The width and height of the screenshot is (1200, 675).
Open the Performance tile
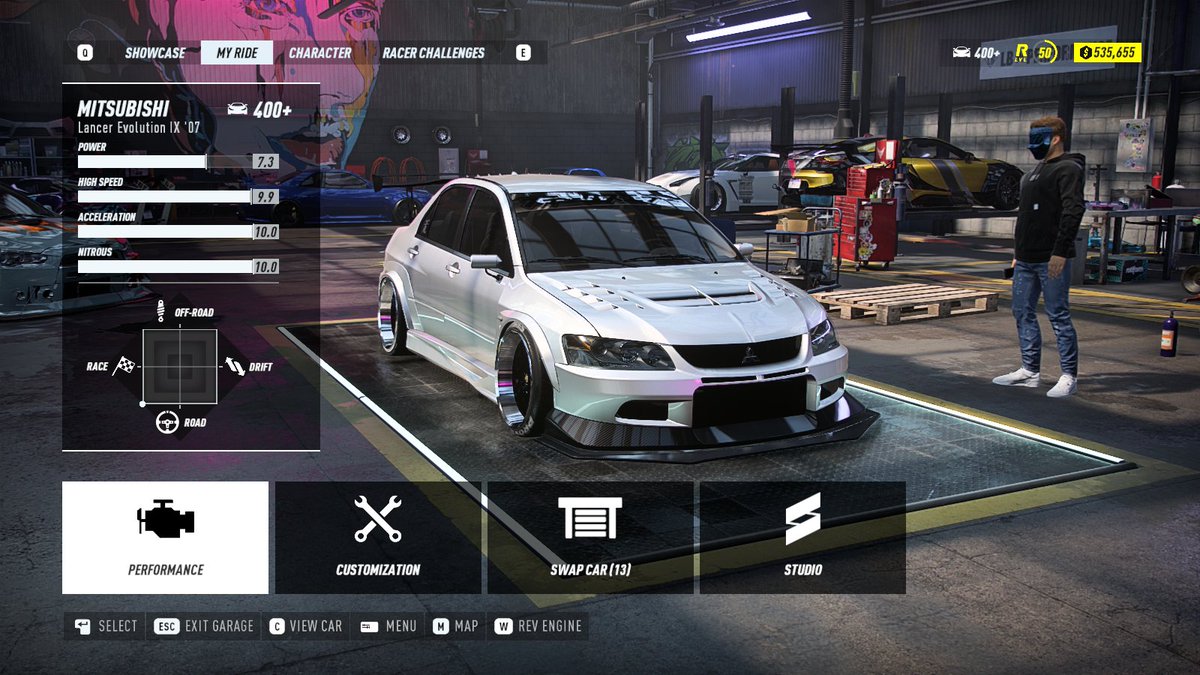165,538
